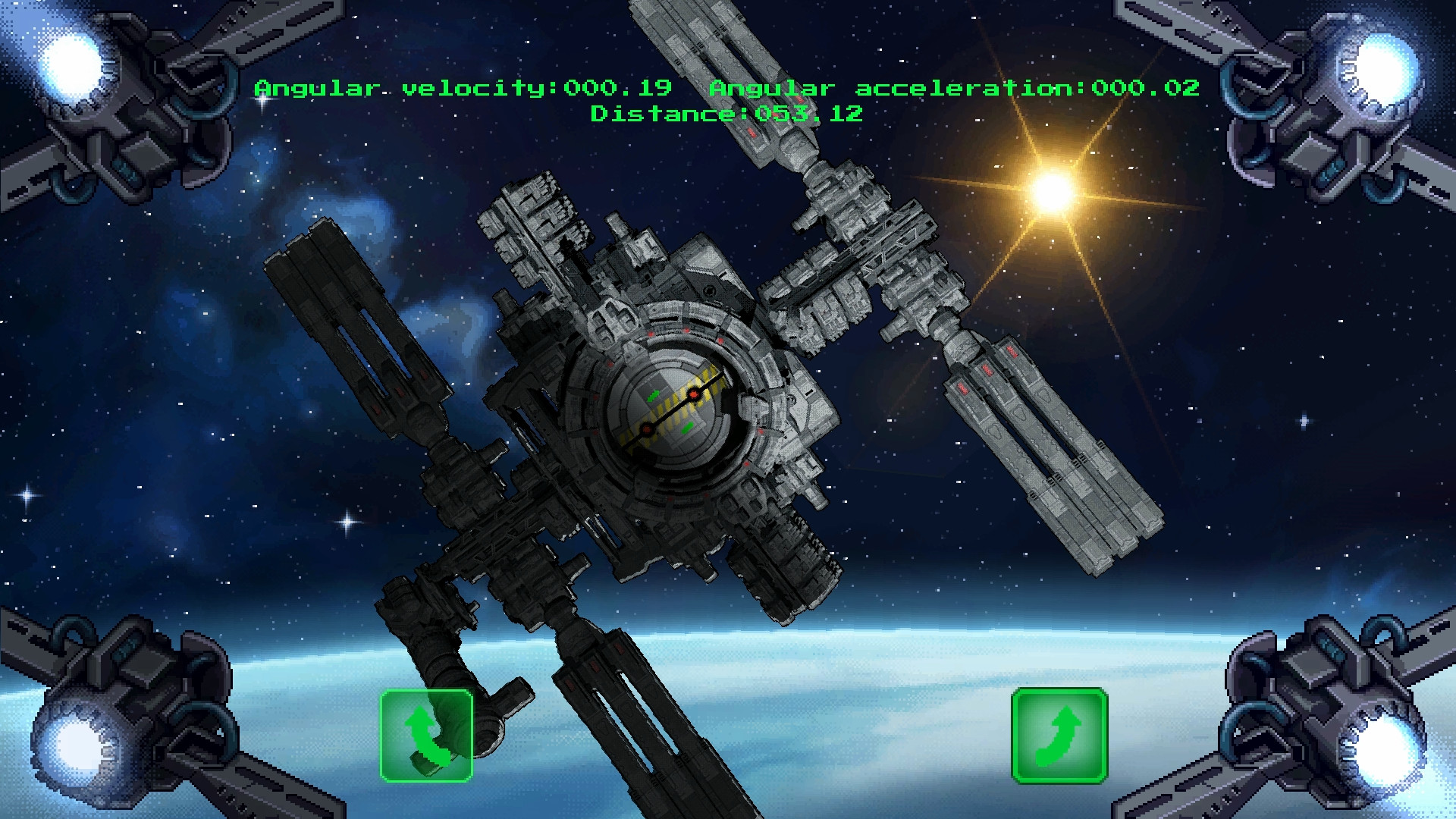Select the counter-clockwise rotation arrow icon

(x=427, y=736)
